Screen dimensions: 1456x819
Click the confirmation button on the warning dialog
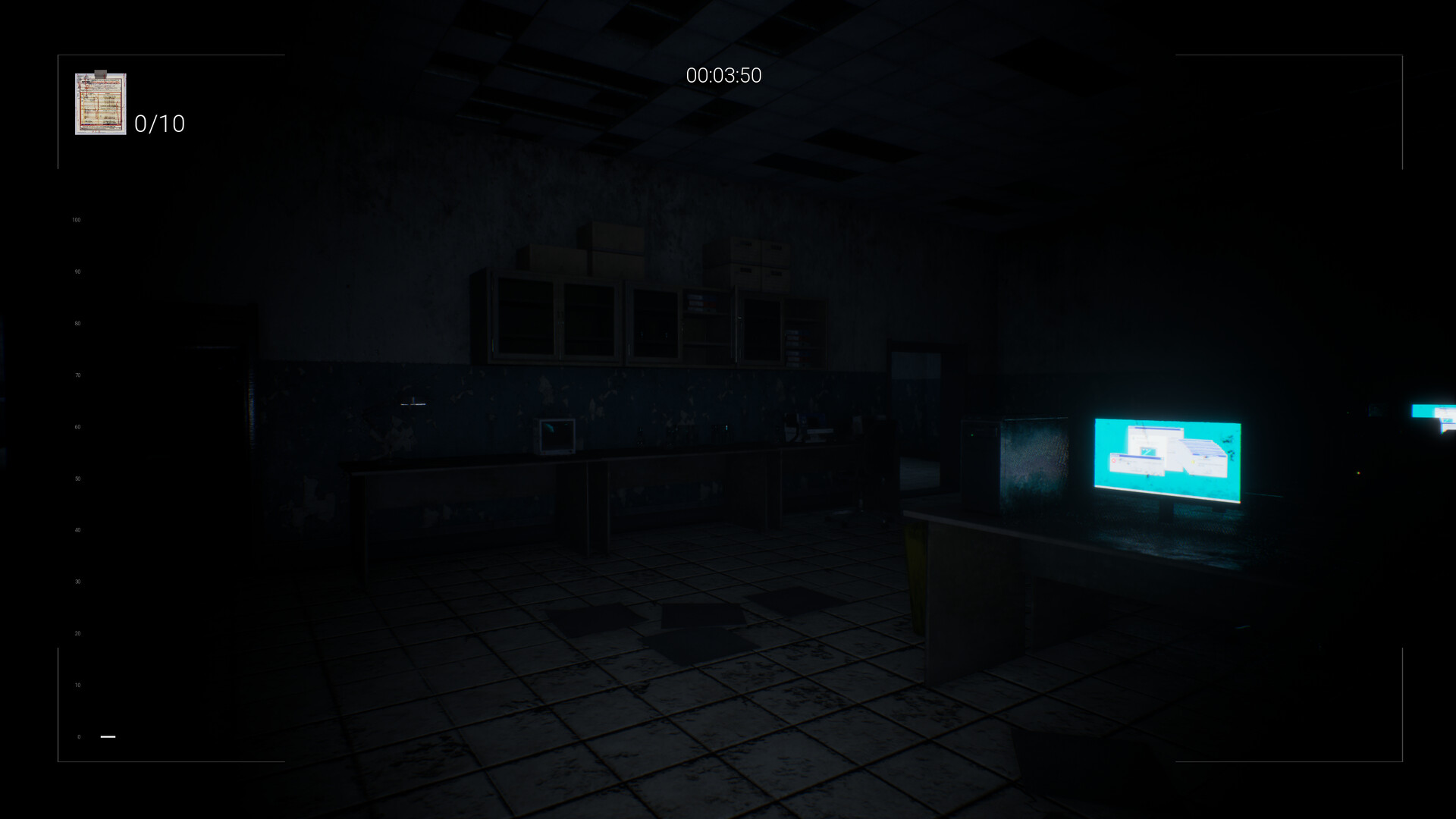pos(1209,472)
